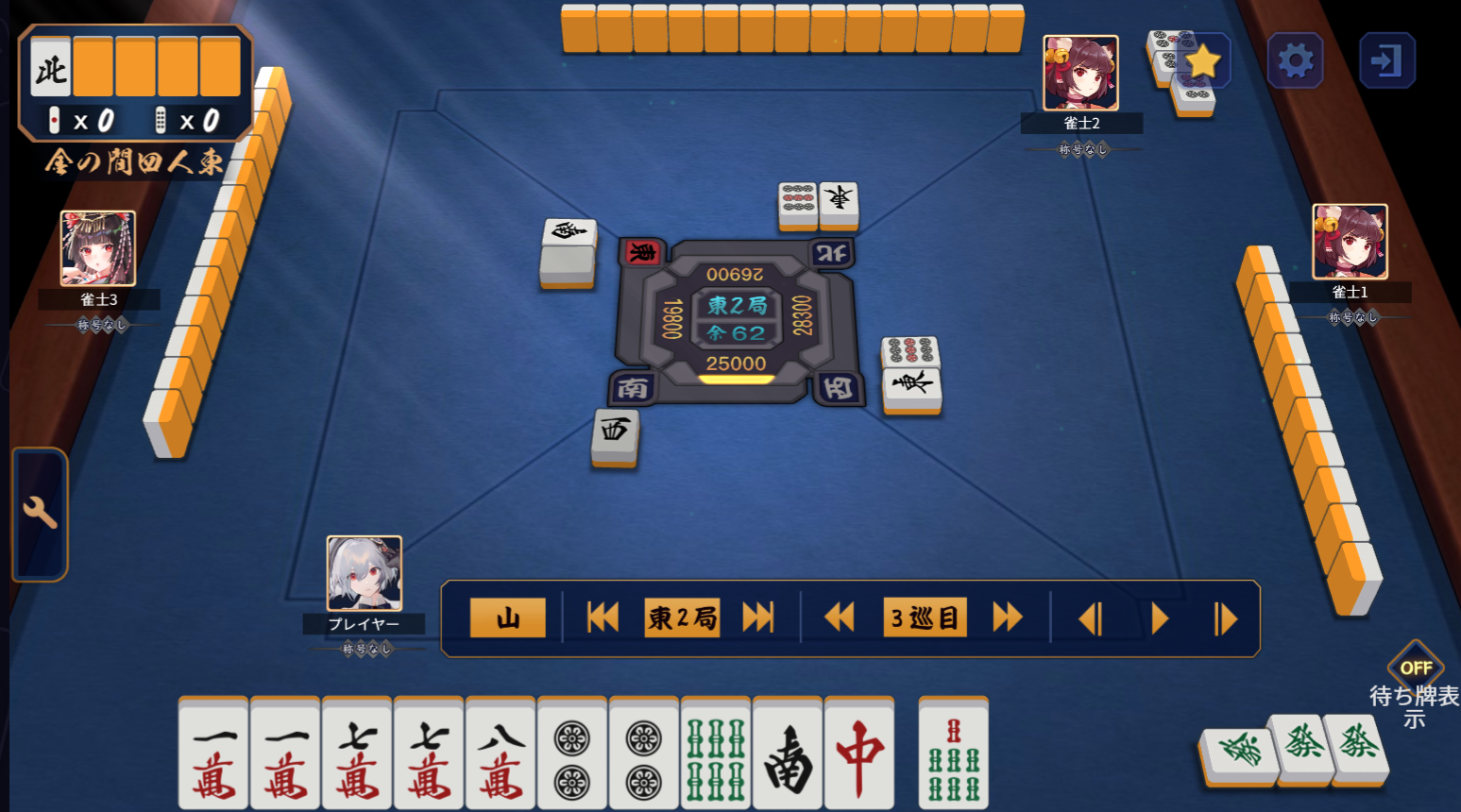Skip to the next round with the fast-forward icon
1461x812 pixels.
[x=756, y=617]
